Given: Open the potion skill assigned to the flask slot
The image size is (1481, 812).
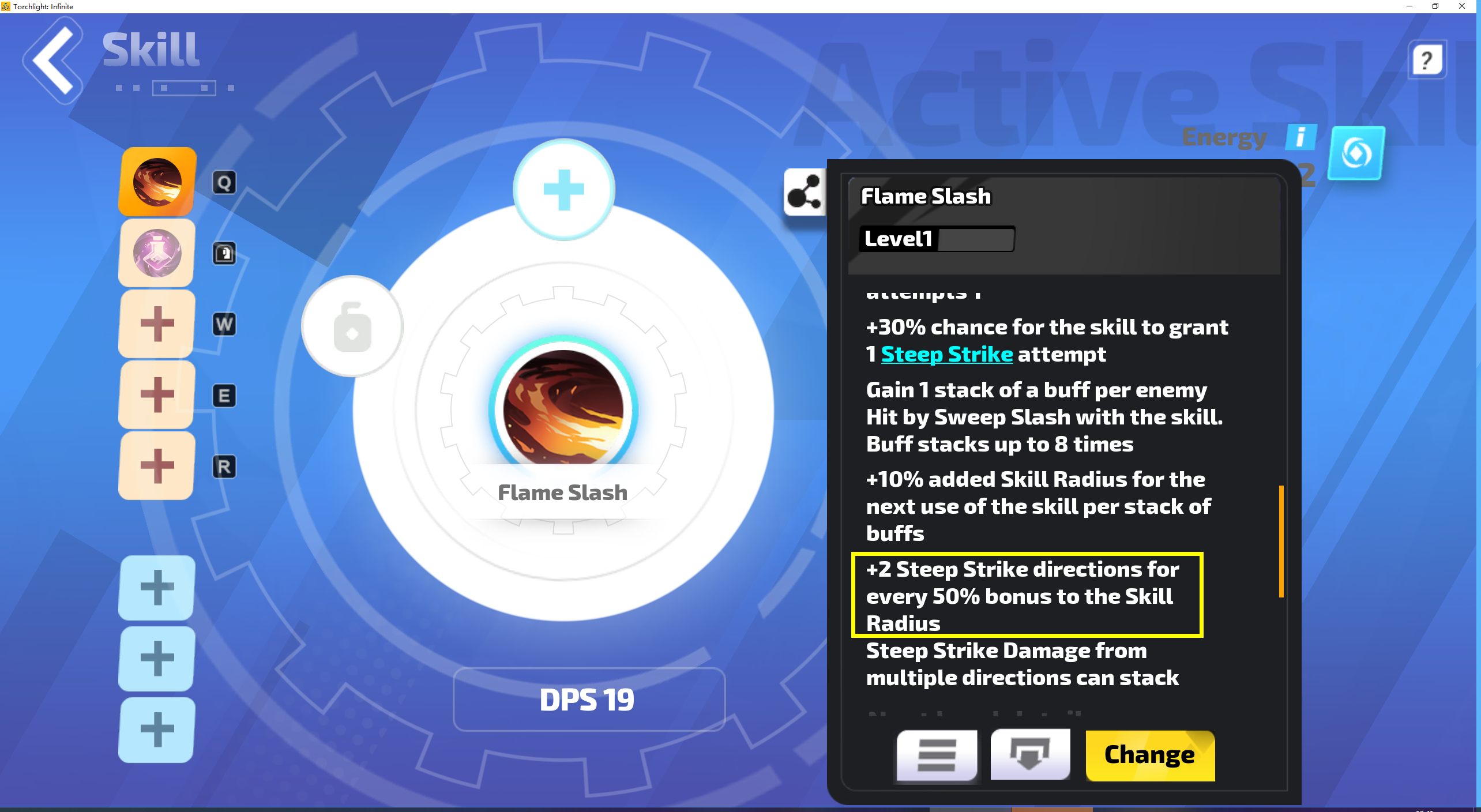Looking at the screenshot, I should pyautogui.click(x=156, y=253).
